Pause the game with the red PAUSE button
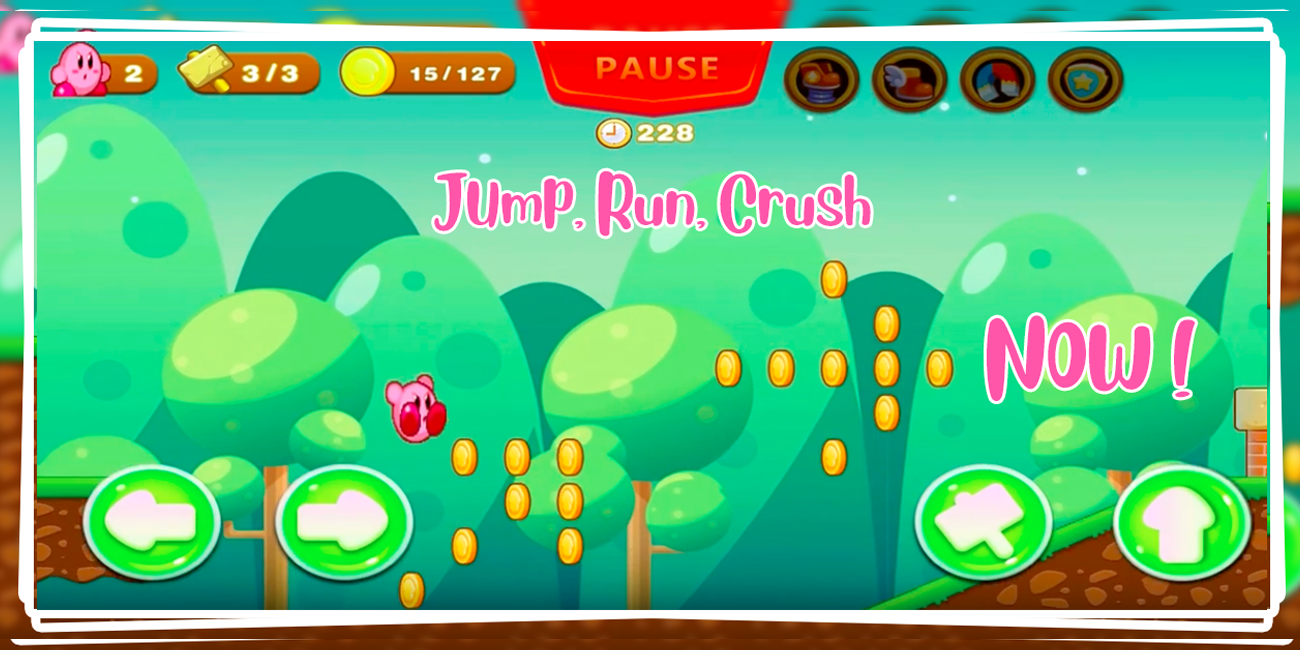This screenshot has height=650, width=1300. pyautogui.click(x=656, y=69)
